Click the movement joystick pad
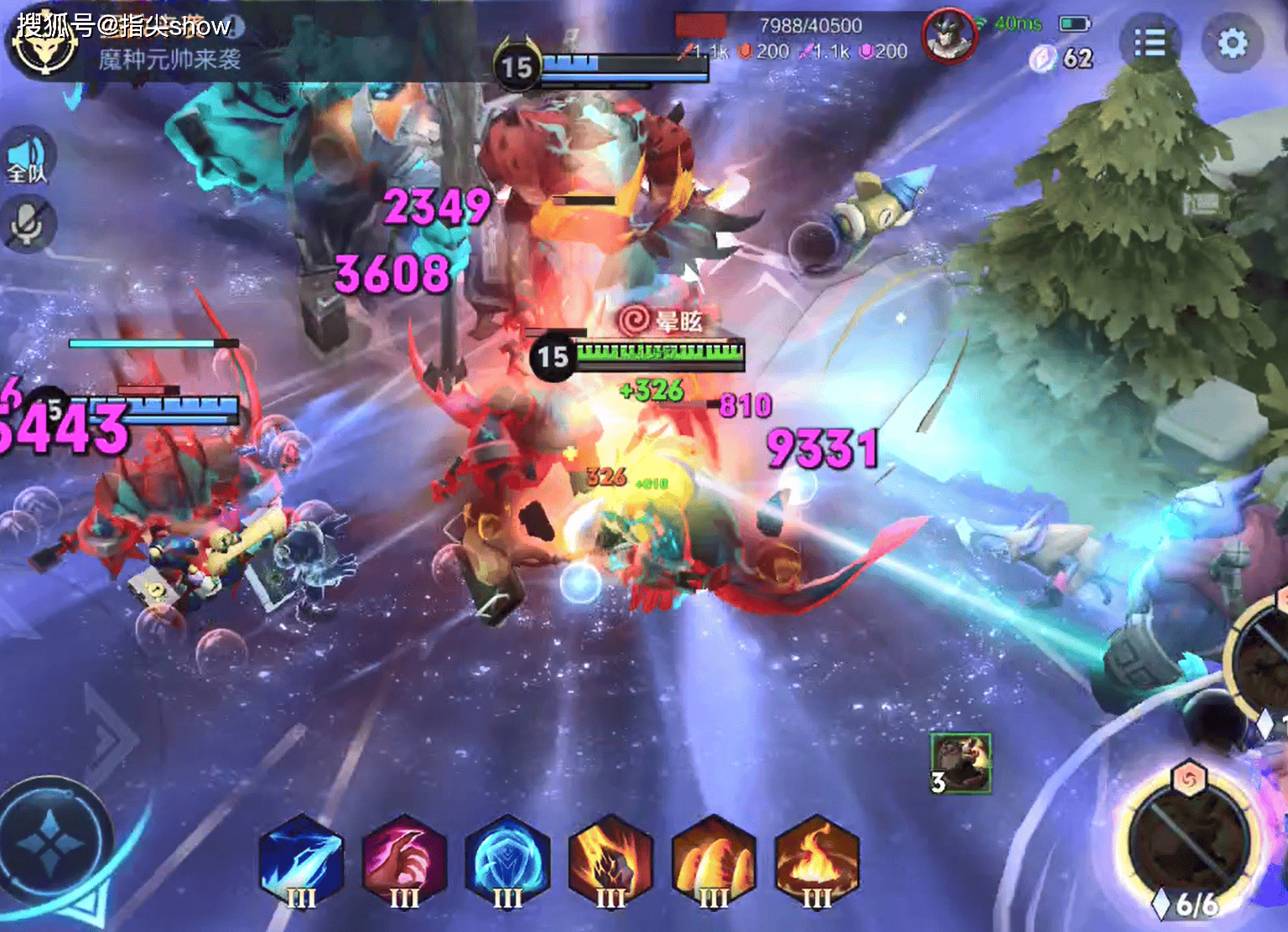The height and width of the screenshot is (932, 1288). pyautogui.click(x=52, y=840)
